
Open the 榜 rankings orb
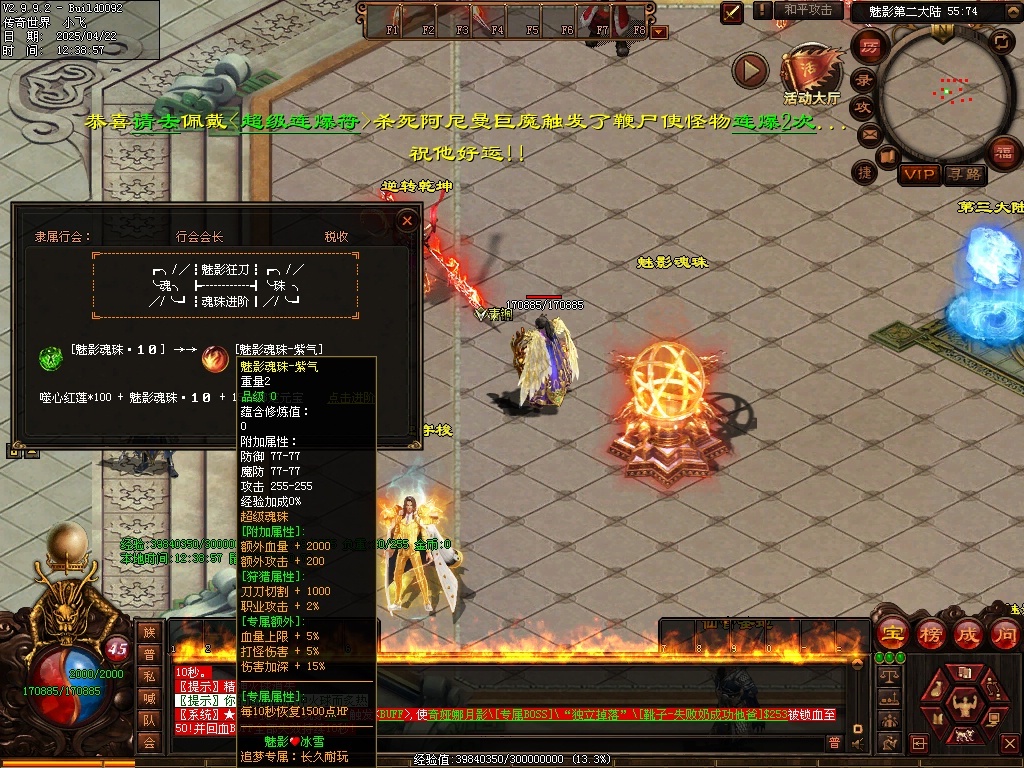931,633
